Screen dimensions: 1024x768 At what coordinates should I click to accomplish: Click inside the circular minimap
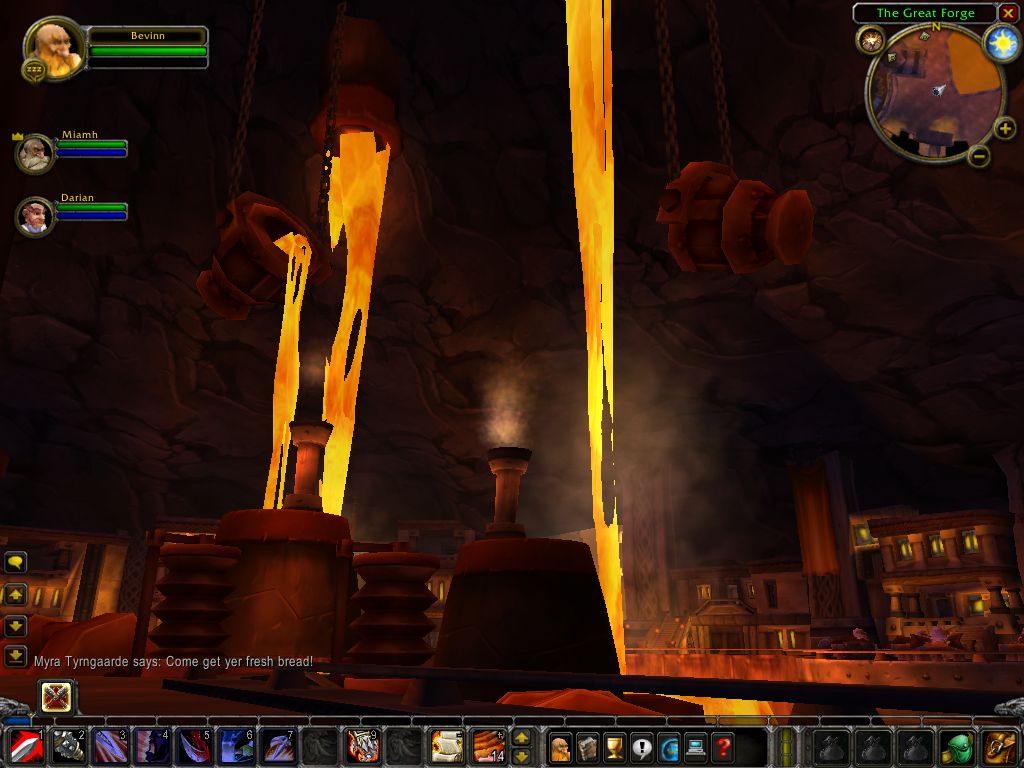(935, 95)
